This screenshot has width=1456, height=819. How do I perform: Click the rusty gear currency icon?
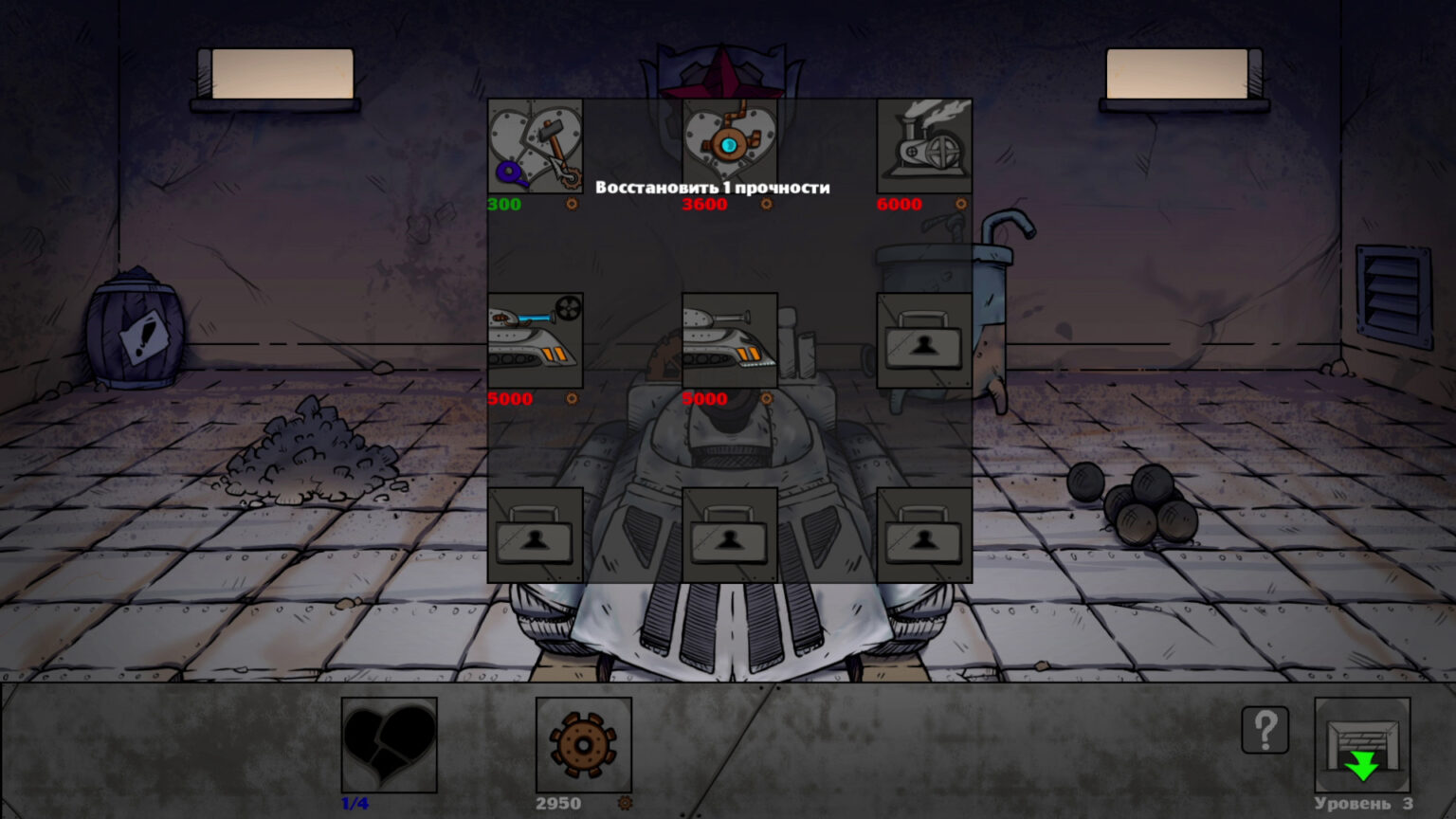coord(583,745)
